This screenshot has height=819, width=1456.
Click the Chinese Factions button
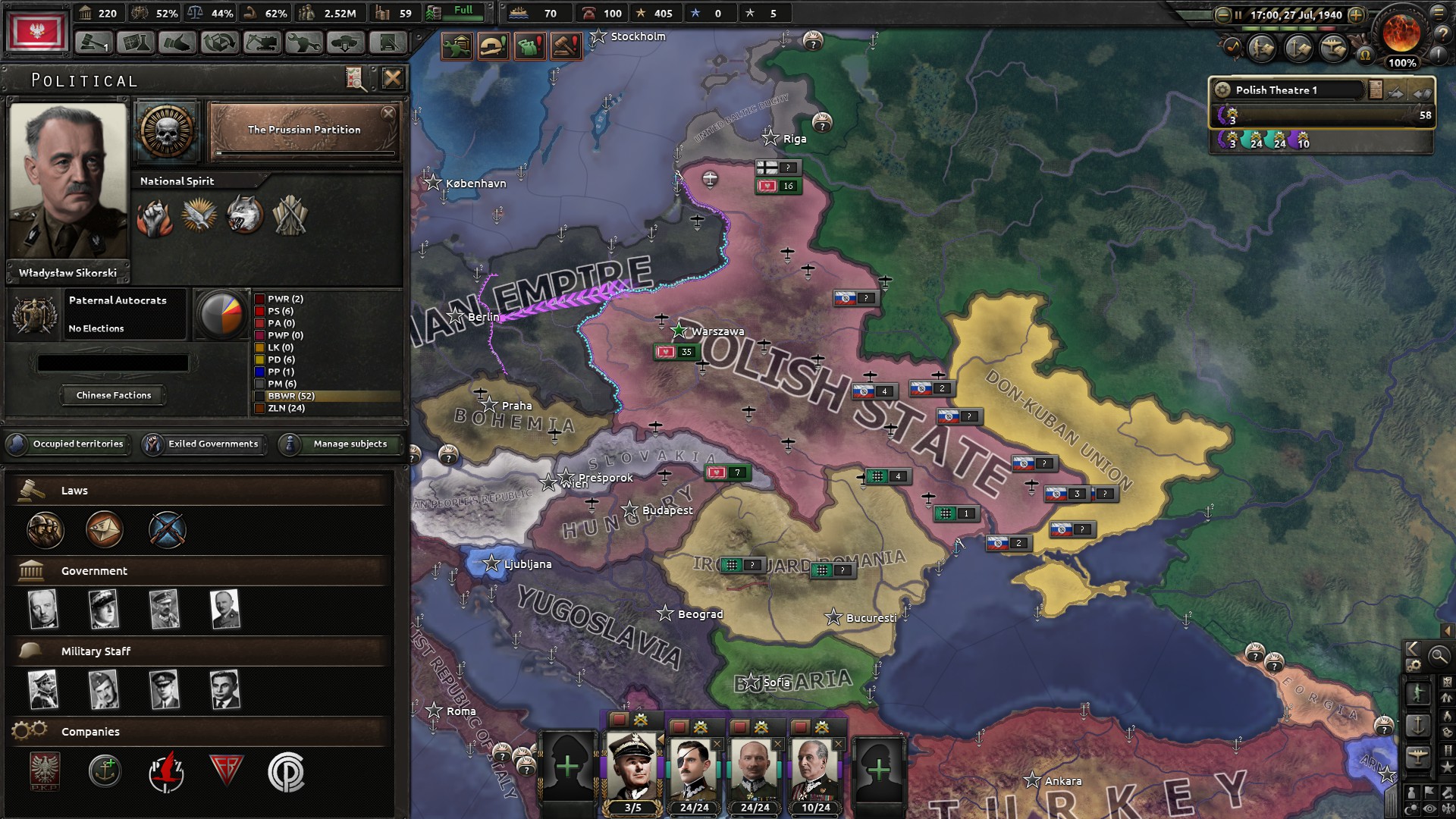[x=112, y=395]
